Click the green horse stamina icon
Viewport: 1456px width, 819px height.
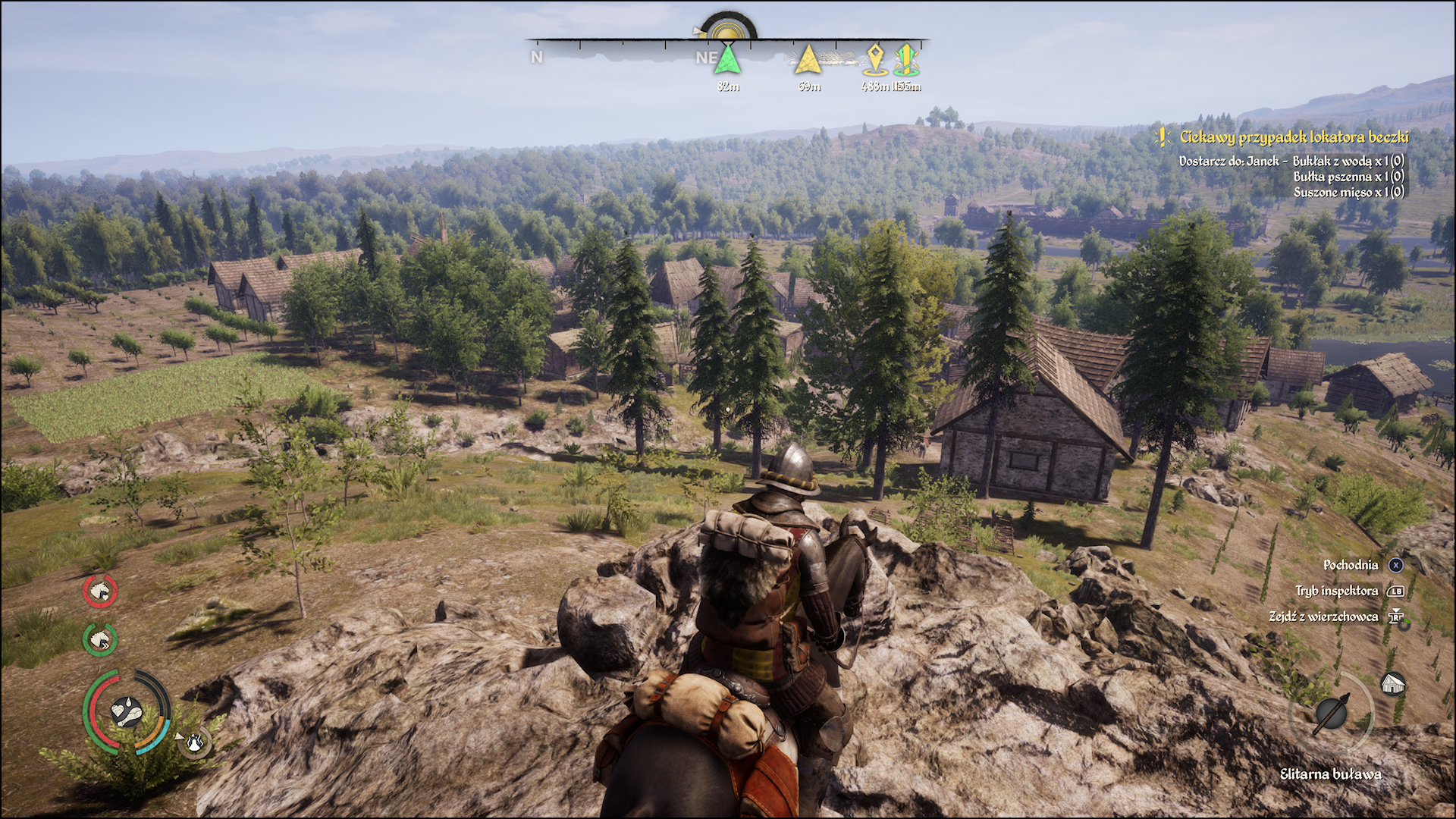[100, 640]
